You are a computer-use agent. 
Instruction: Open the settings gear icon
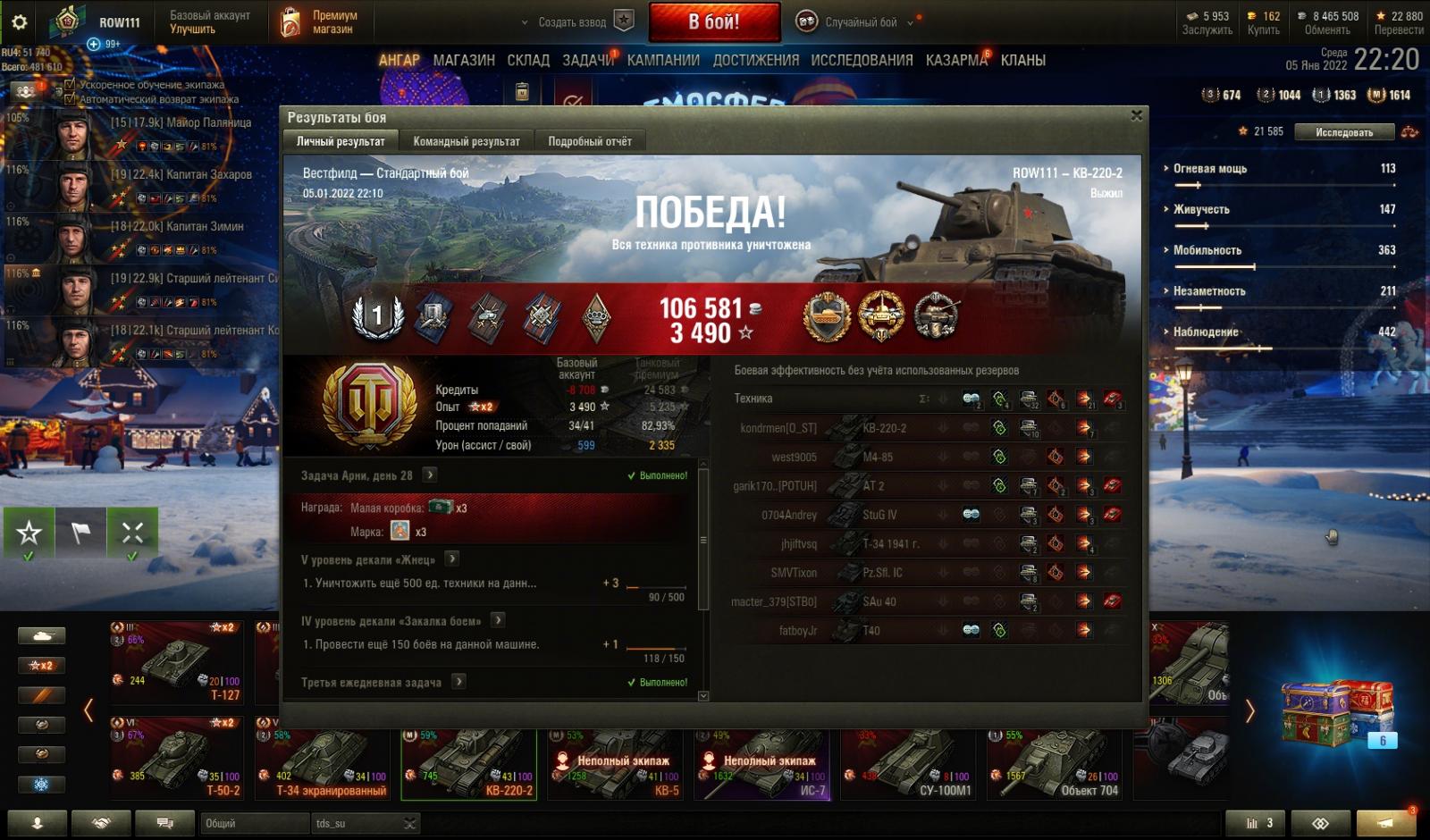tap(19, 22)
